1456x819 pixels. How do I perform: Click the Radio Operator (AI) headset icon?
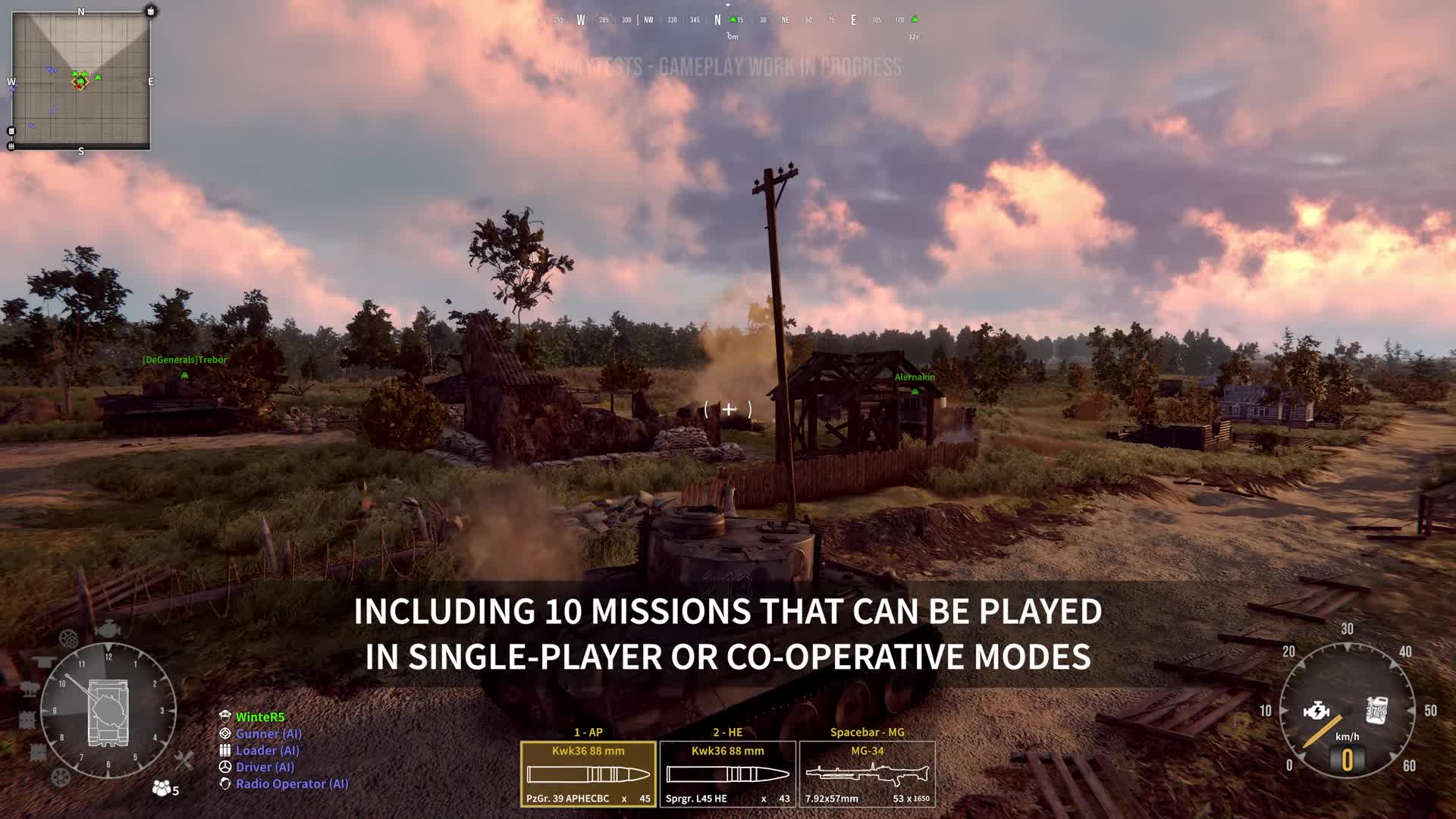[x=225, y=783]
